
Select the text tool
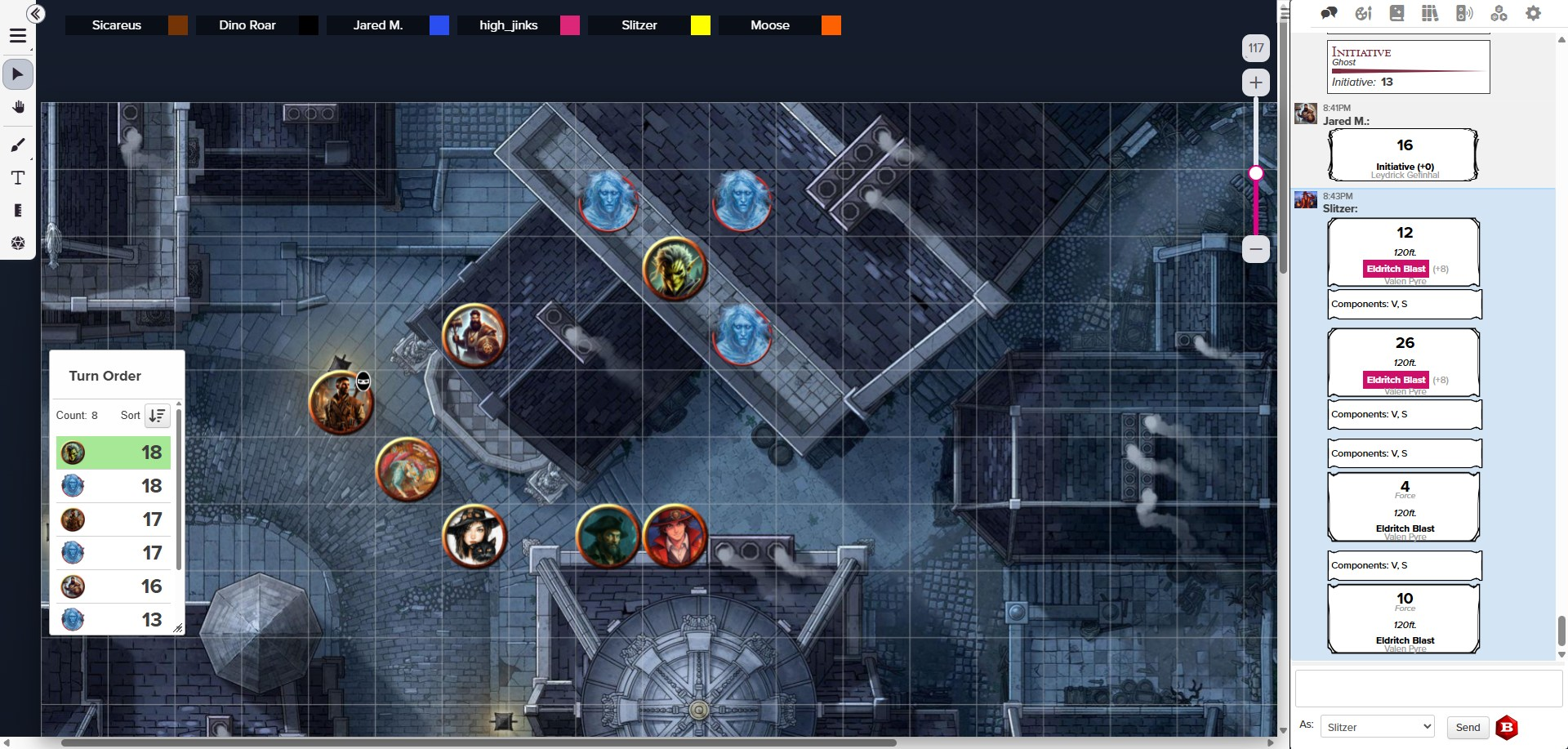pos(18,178)
